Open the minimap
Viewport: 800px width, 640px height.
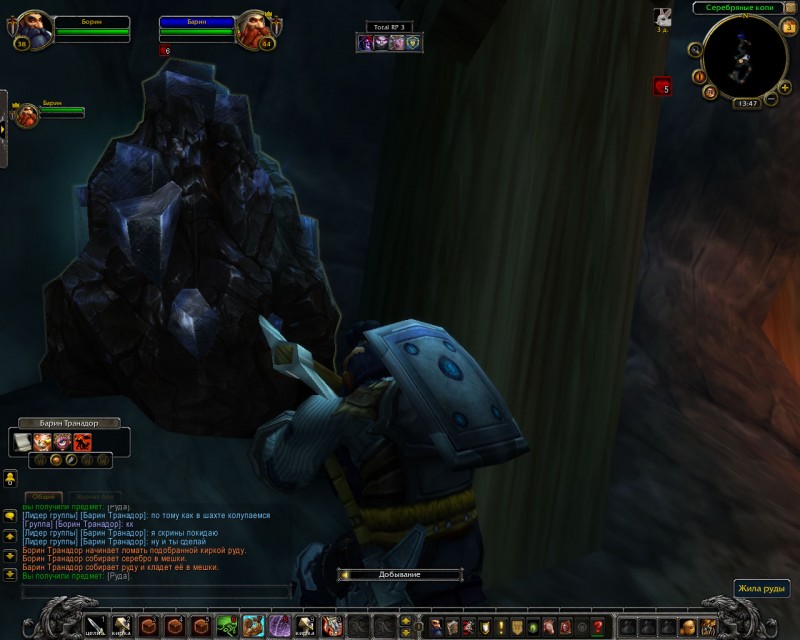coord(743,59)
